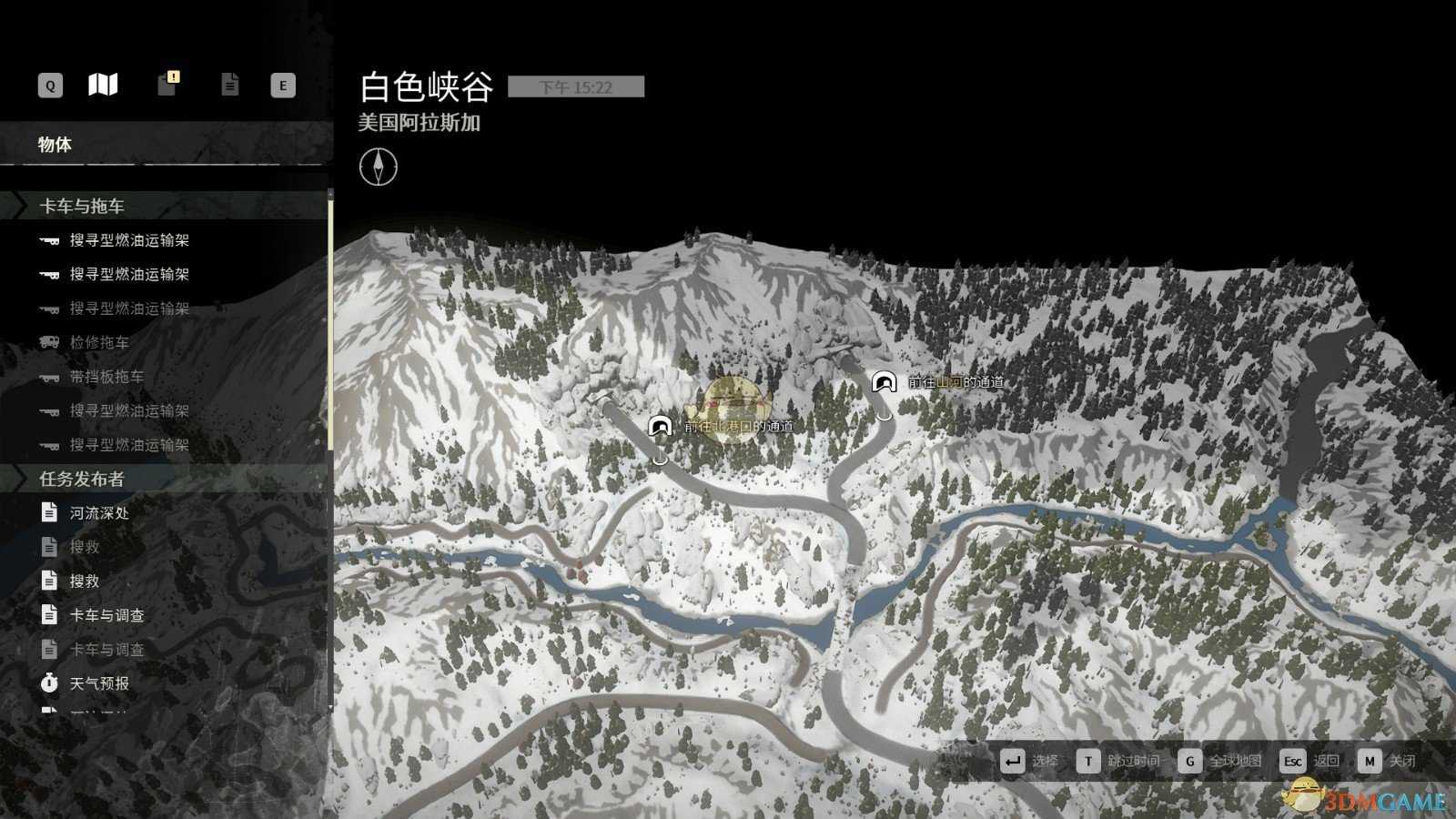Switch to the map tab
The height and width of the screenshot is (819, 1456).
click(103, 85)
